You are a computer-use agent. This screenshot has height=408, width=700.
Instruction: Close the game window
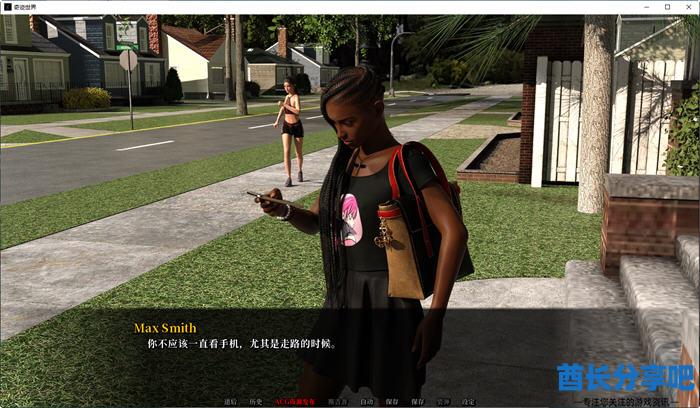[687, 6]
